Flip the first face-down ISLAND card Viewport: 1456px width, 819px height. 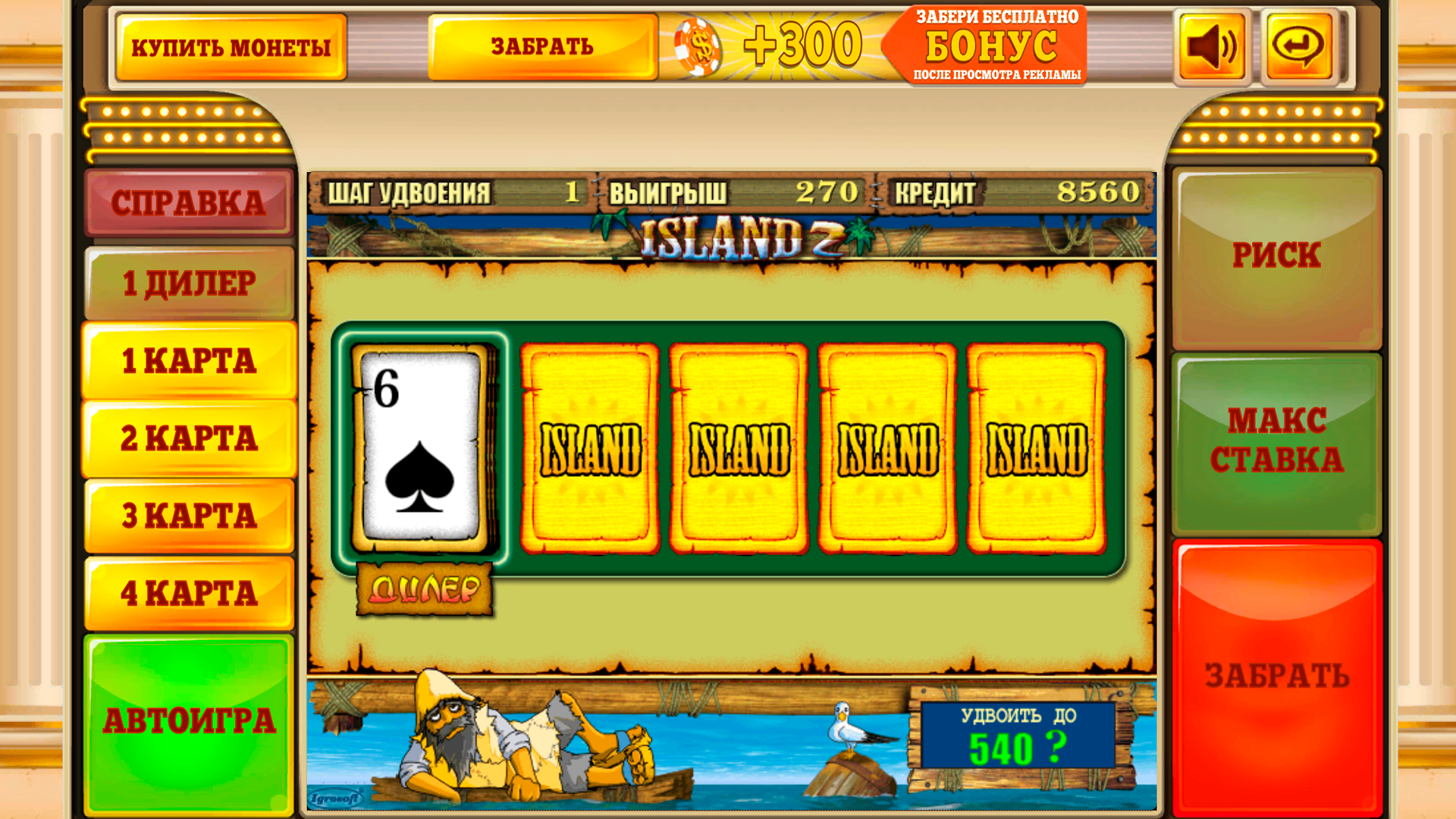(x=590, y=447)
